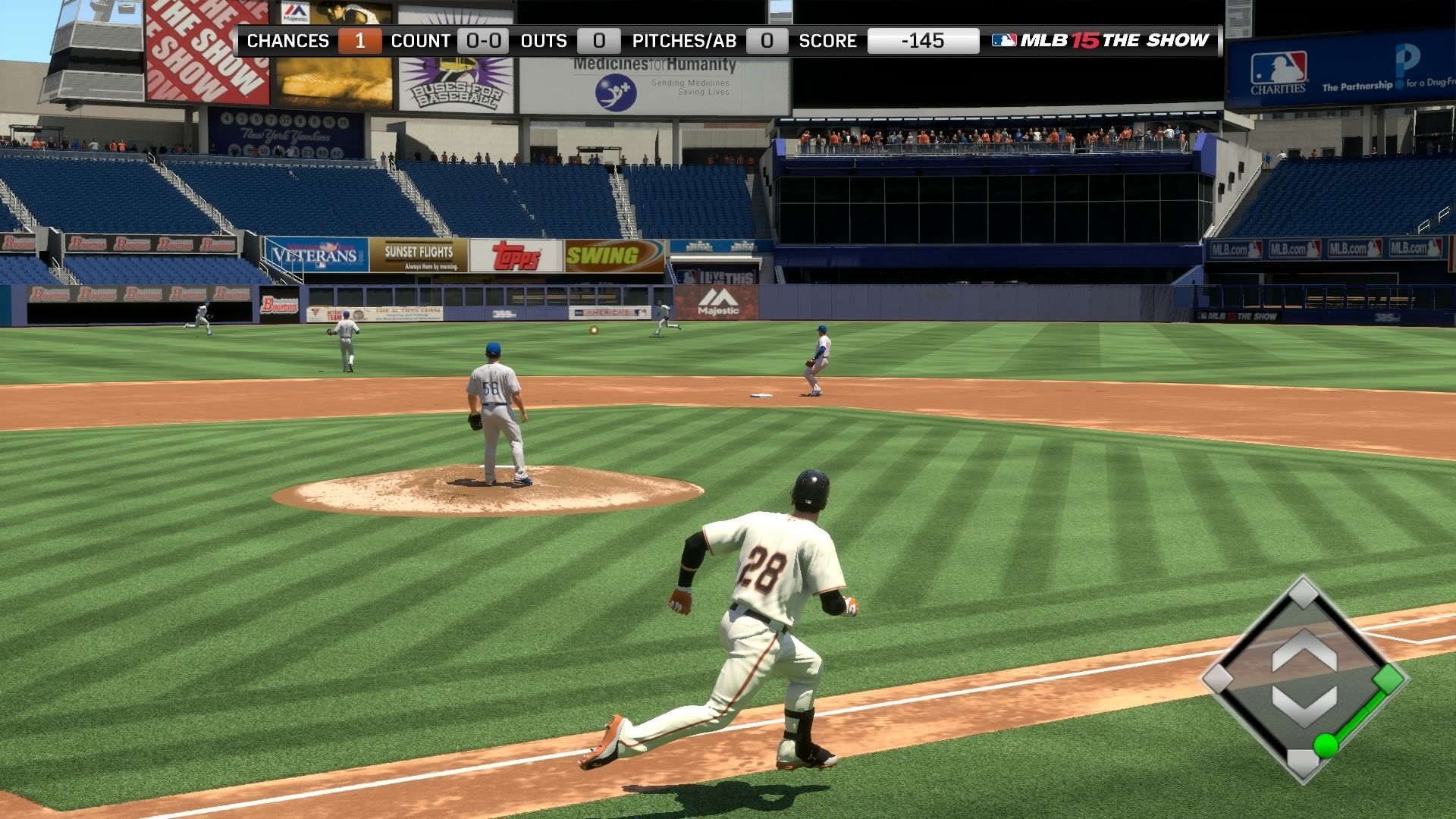Select second base on the baserunning diamond
The height and width of the screenshot is (819, 1456).
click(1304, 592)
